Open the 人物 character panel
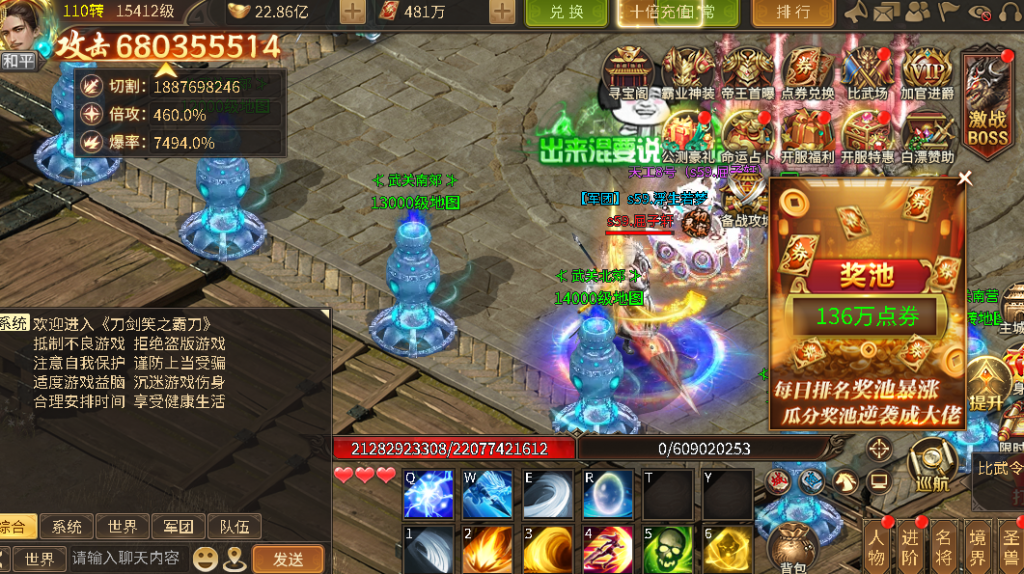The width and height of the screenshot is (1024, 574). point(877,548)
